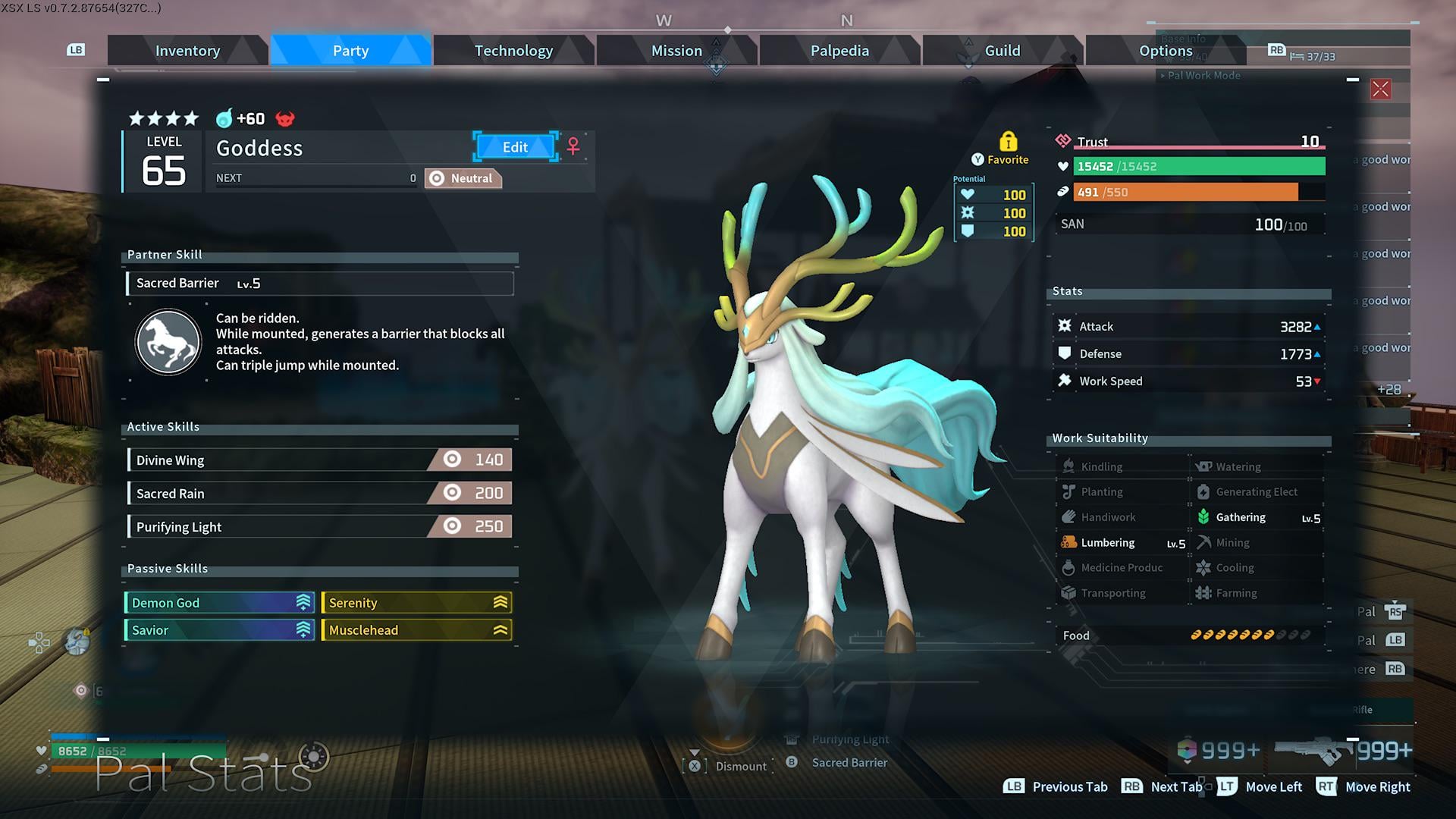Edit the pal name Goddess
Screen dimensions: 1456x819
coord(515,147)
